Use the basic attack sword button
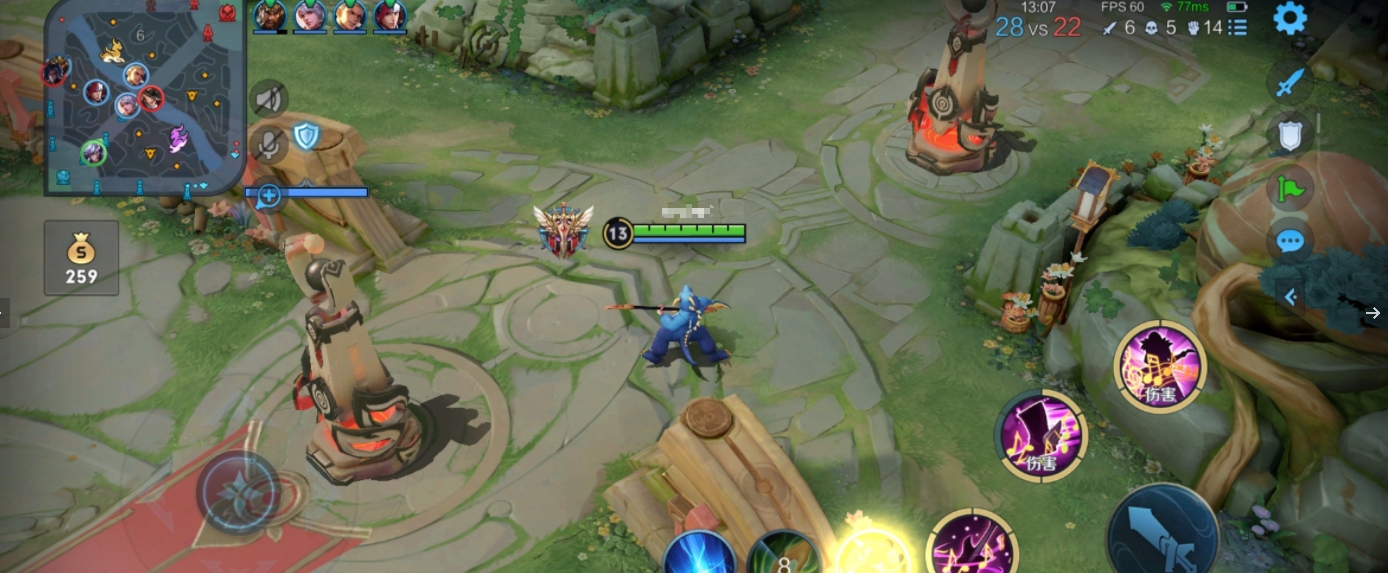 click(x=1162, y=532)
